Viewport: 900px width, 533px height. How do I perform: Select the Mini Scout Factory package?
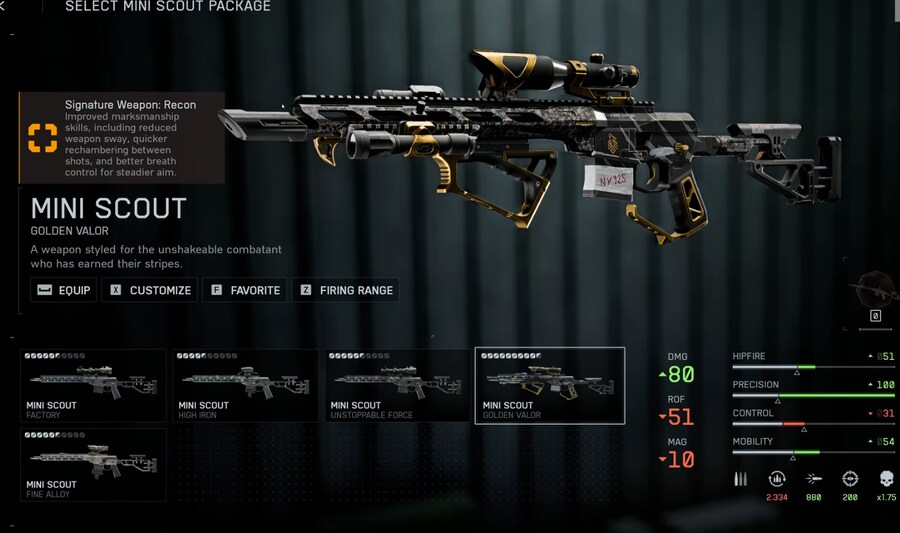tap(93, 385)
